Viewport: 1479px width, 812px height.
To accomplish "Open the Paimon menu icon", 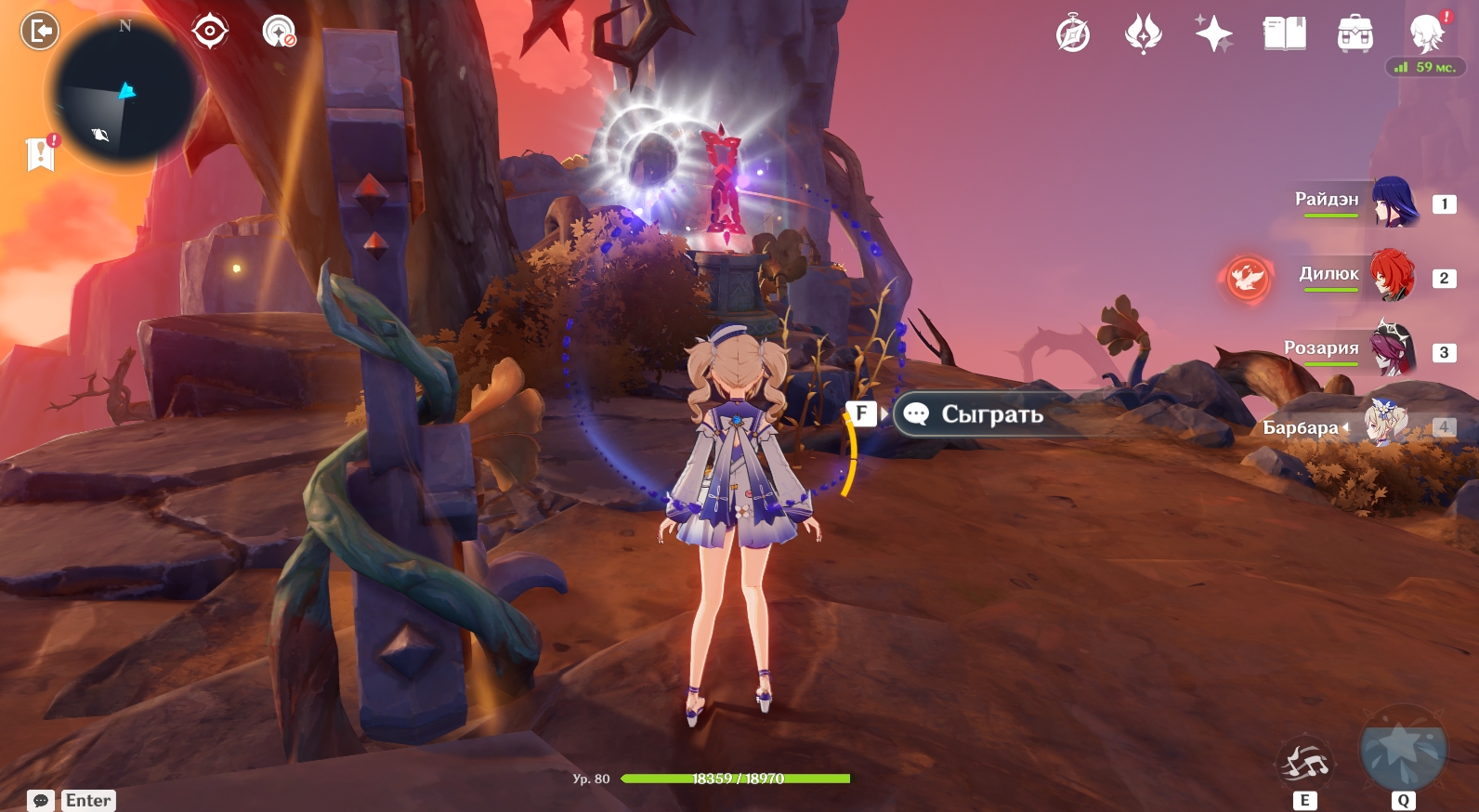I will [x=1426, y=33].
